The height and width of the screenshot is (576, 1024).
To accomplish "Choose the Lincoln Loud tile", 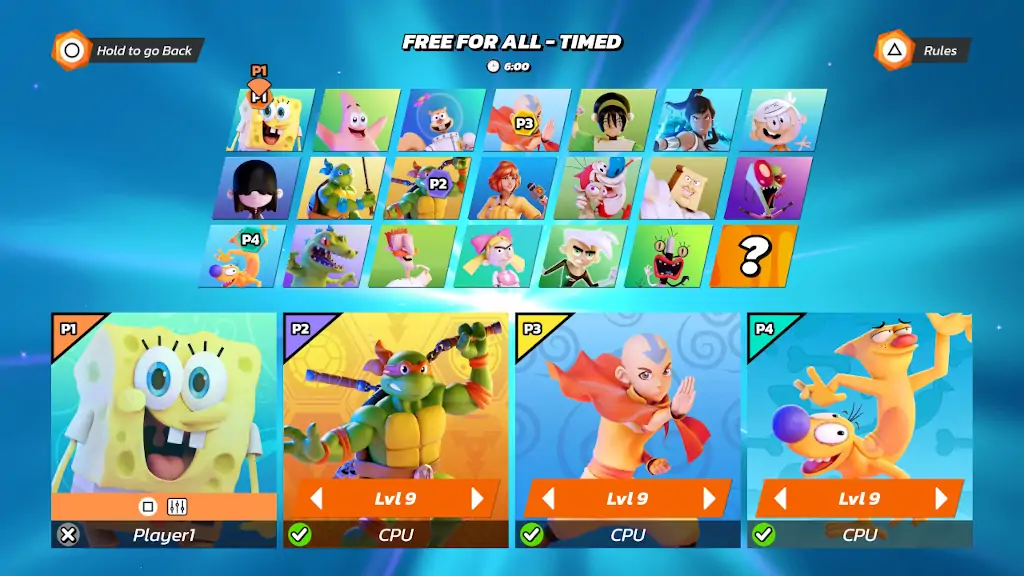I will [x=782, y=120].
